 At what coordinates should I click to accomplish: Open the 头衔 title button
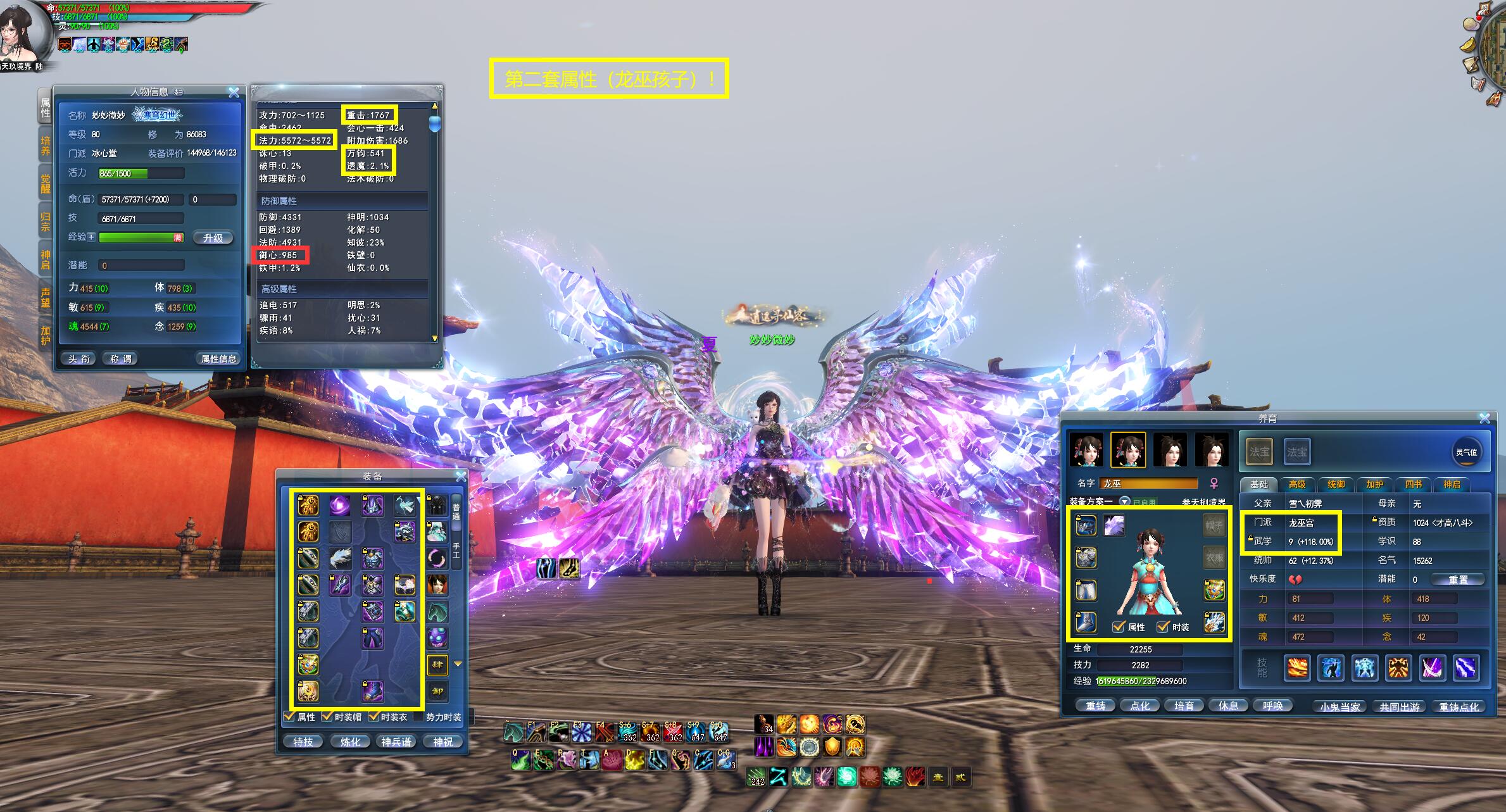[x=80, y=359]
